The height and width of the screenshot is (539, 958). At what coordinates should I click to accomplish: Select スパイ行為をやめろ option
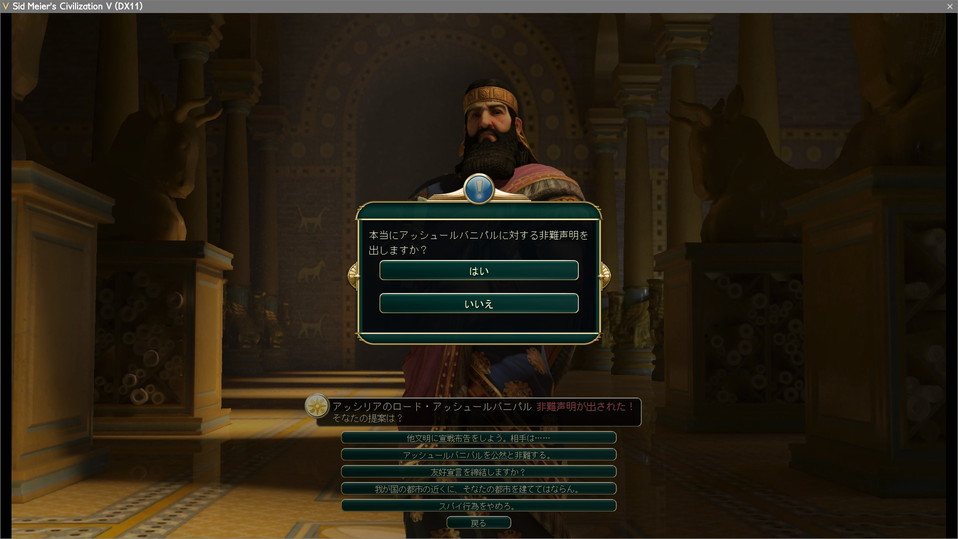(479, 506)
